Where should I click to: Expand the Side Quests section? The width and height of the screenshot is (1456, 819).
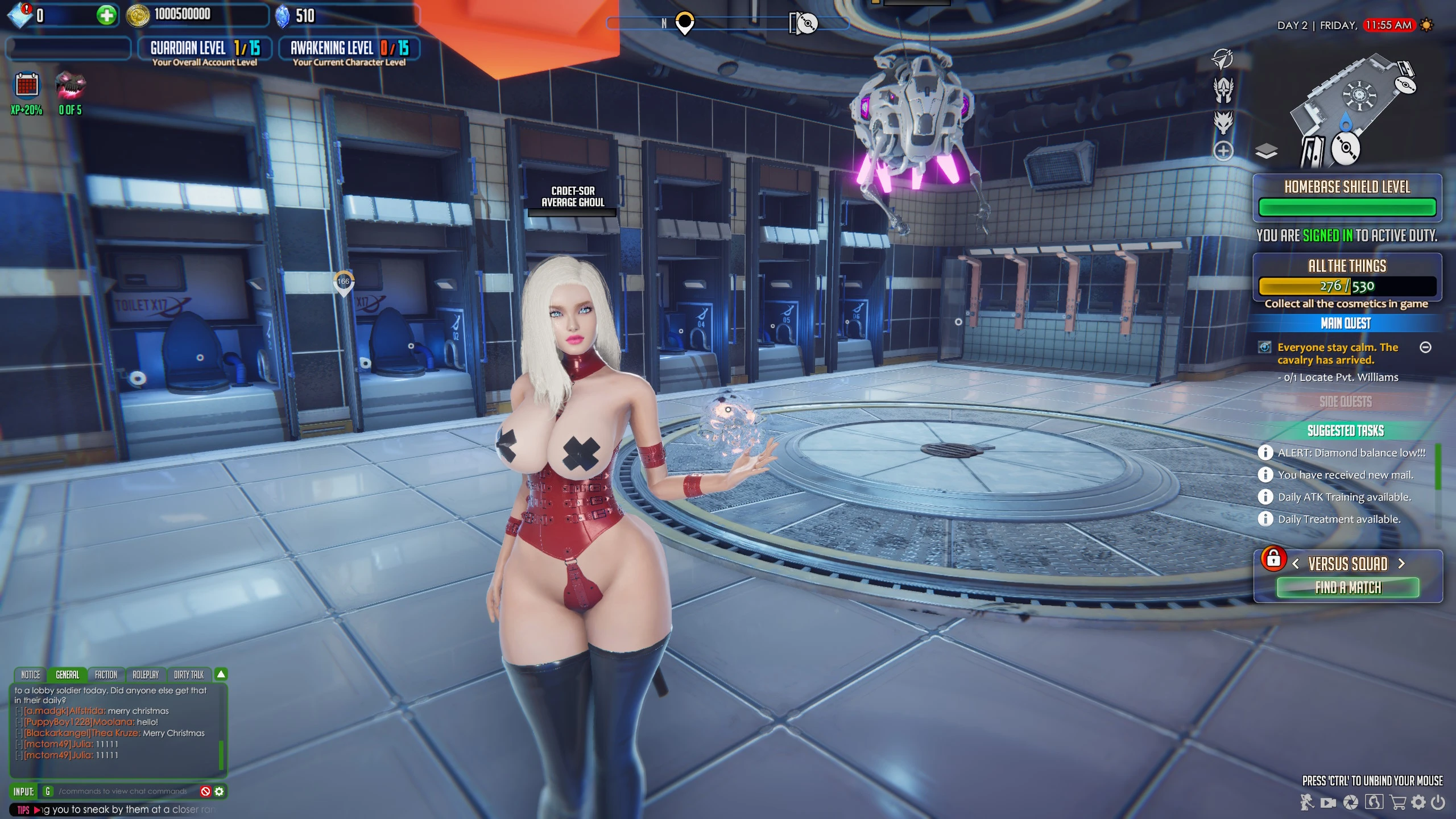pyautogui.click(x=1346, y=402)
